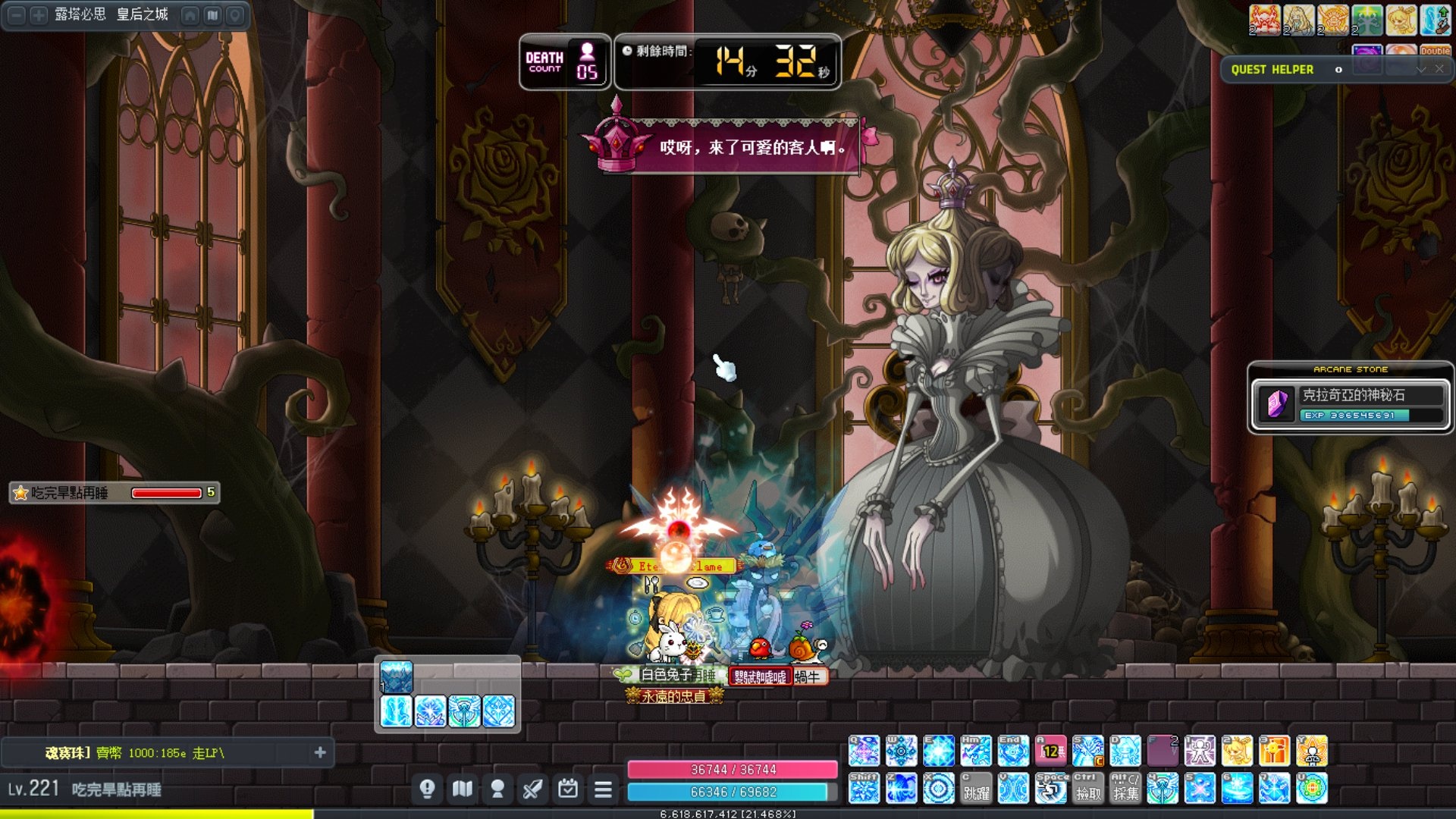Open the character silhouette menu button
This screenshot has height=819, width=1456.
[497, 789]
